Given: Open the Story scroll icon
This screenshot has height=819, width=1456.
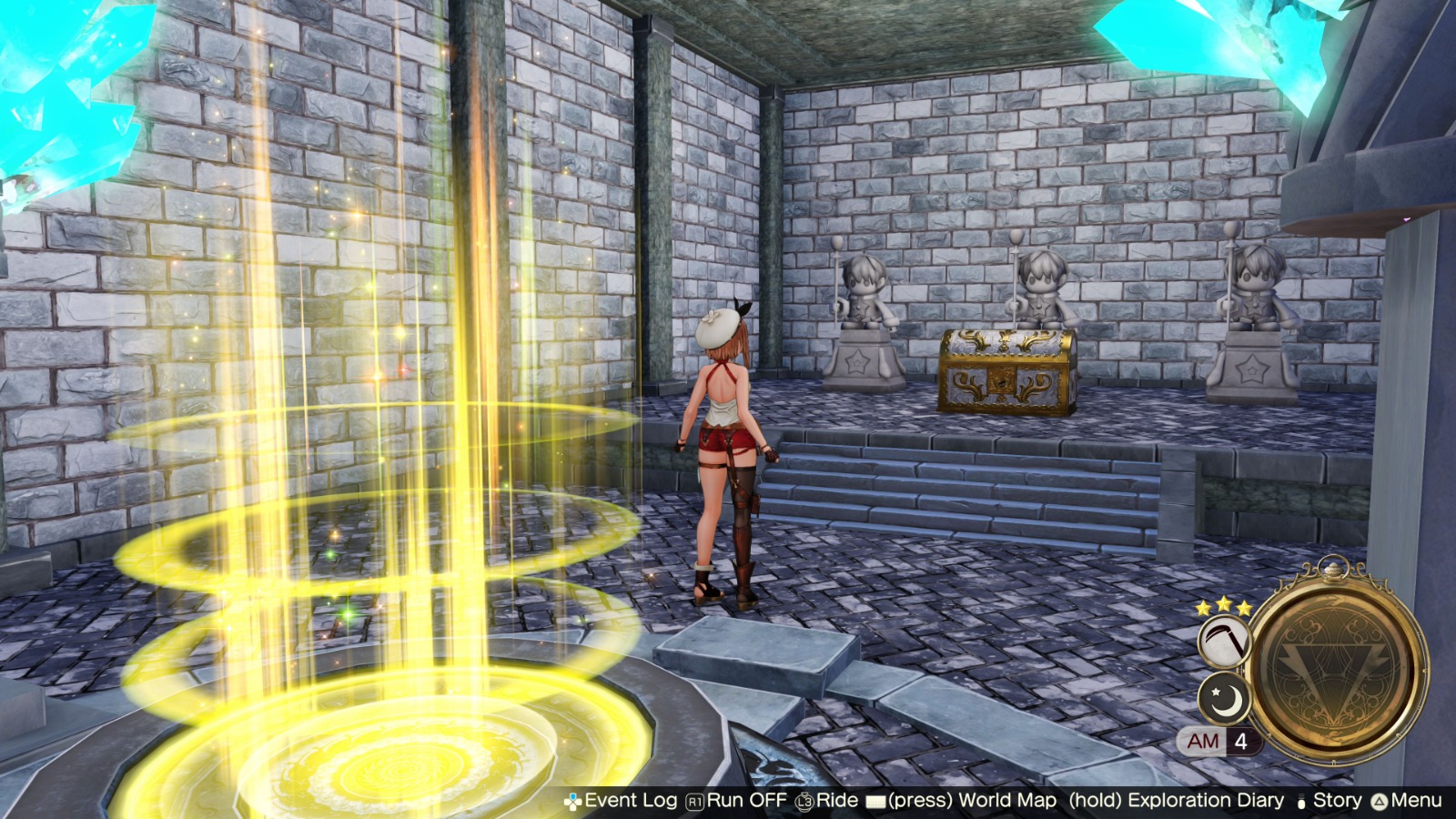Looking at the screenshot, I should (x=1299, y=802).
